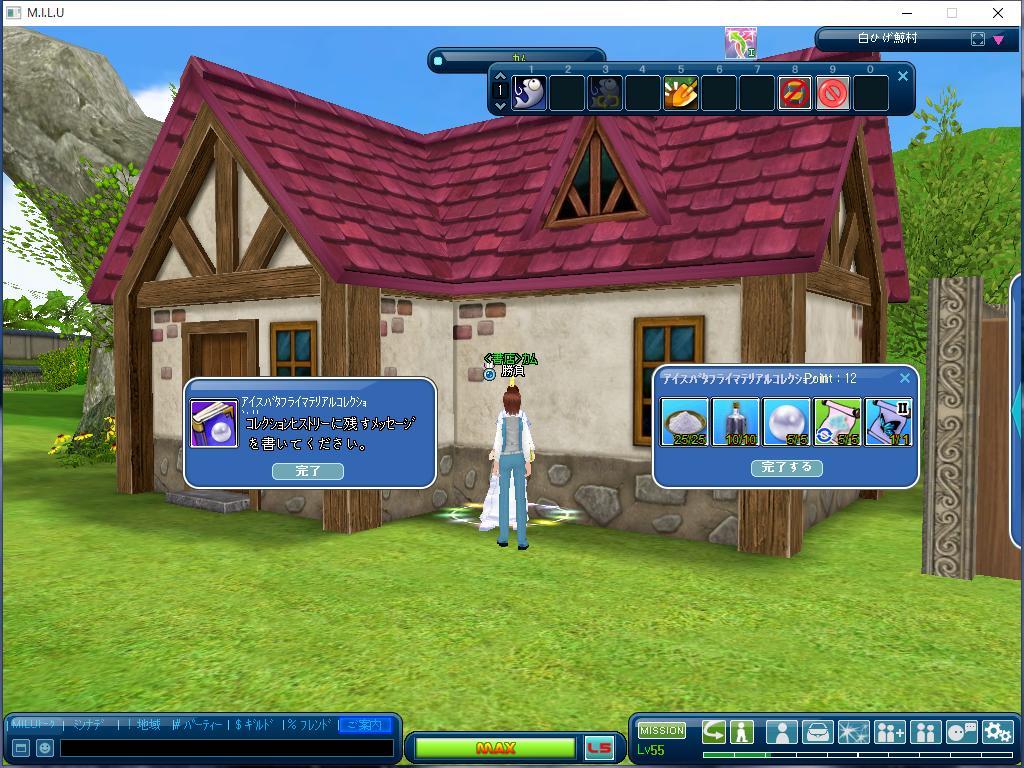Activate the shovel dig skill
The width and height of the screenshot is (1024, 768).
(x=681, y=93)
